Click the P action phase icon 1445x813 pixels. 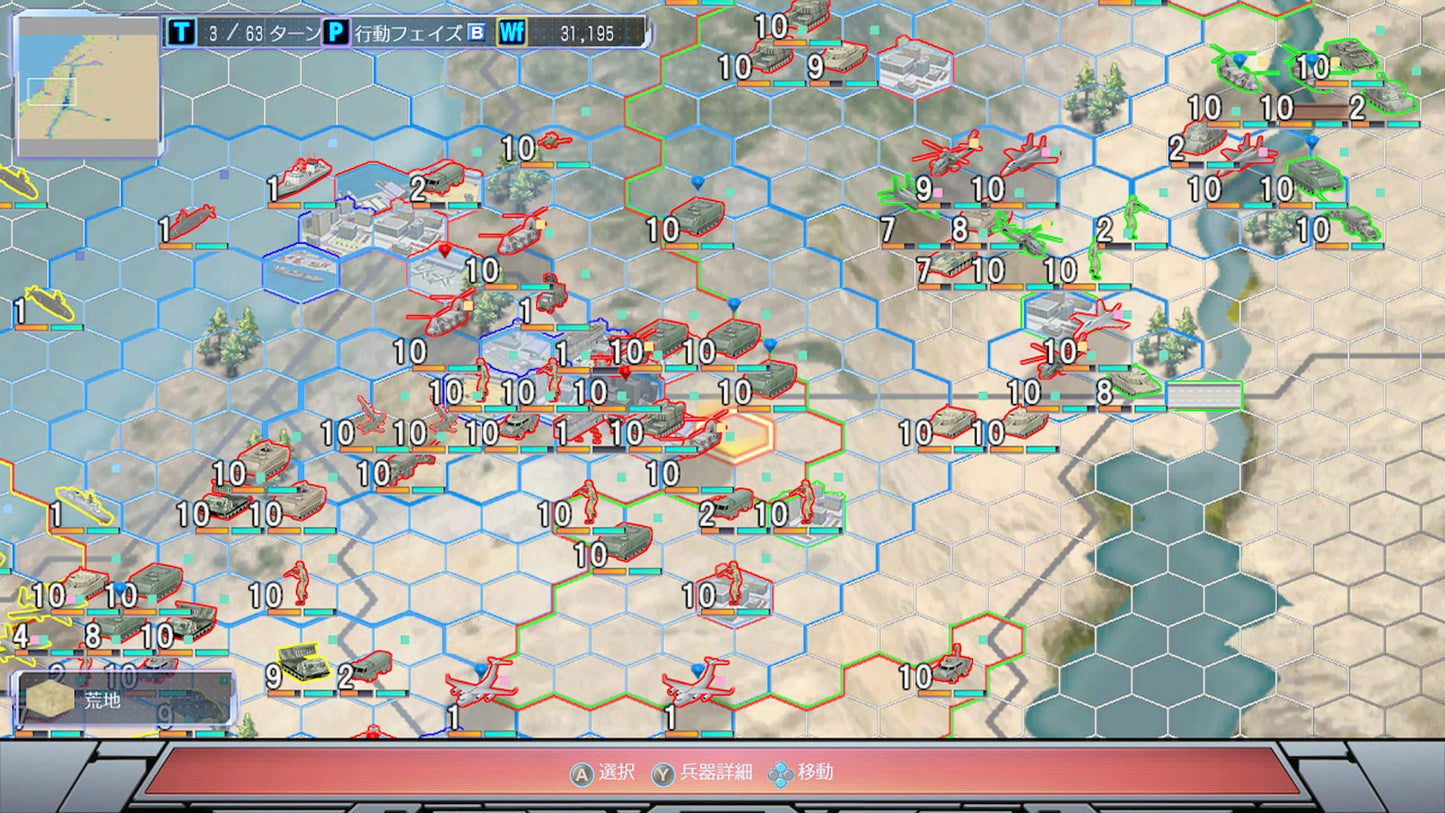coord(334,29)
